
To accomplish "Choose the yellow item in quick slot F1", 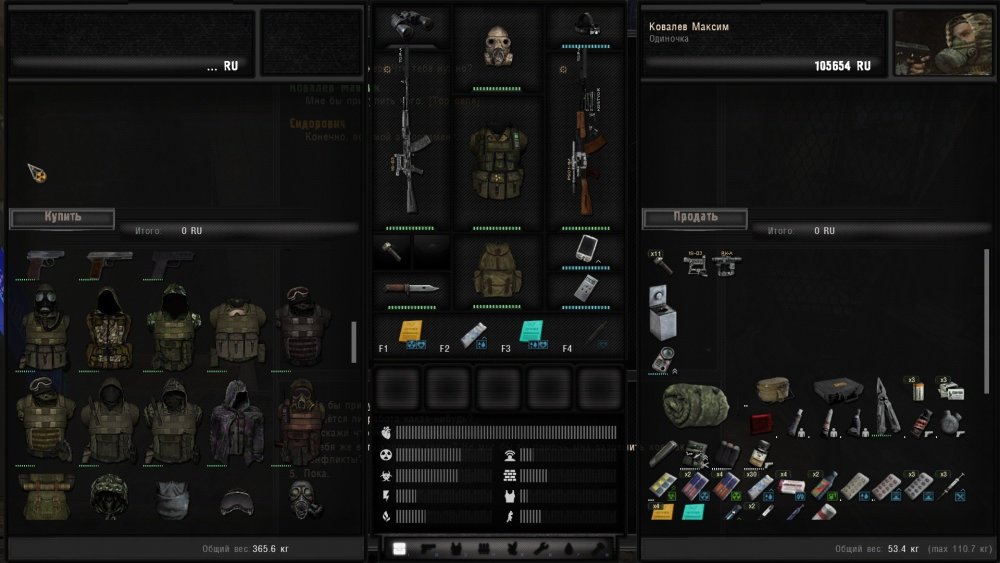I will 410,332.
